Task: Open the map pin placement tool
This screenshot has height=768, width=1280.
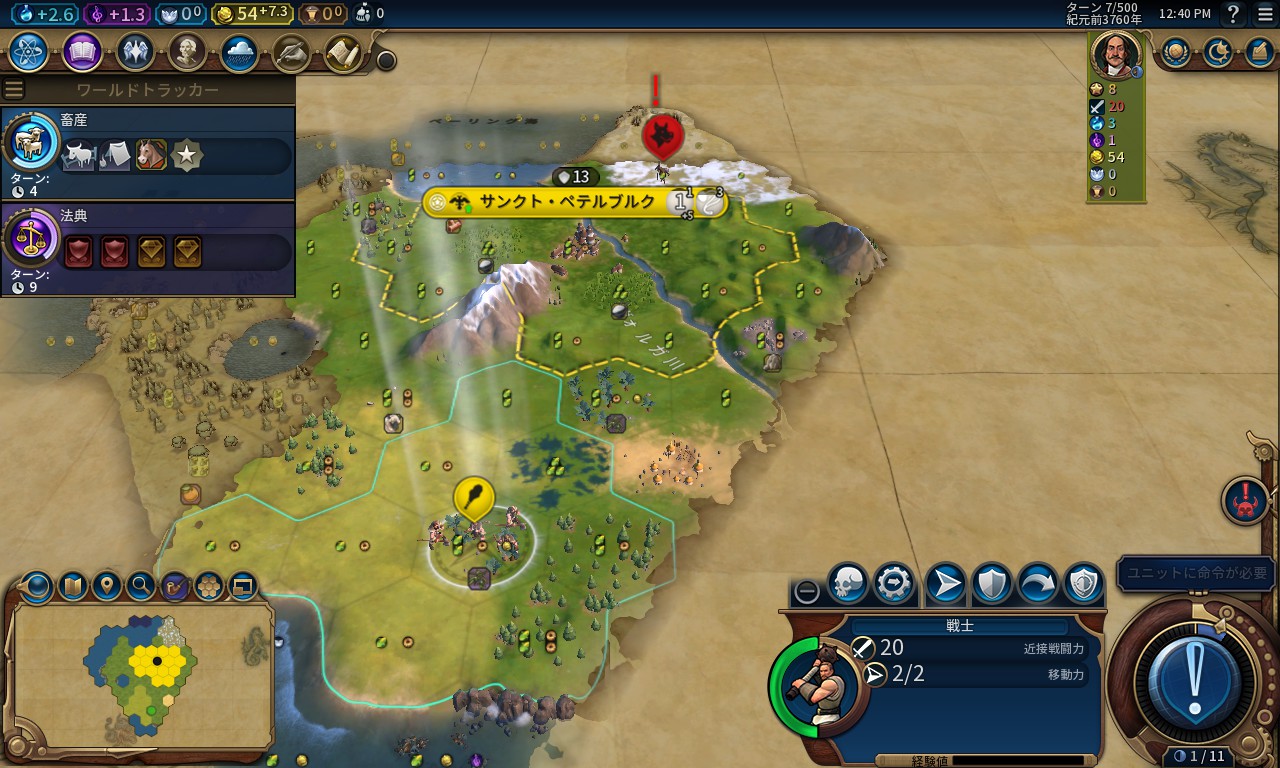Action: [107, 585]
